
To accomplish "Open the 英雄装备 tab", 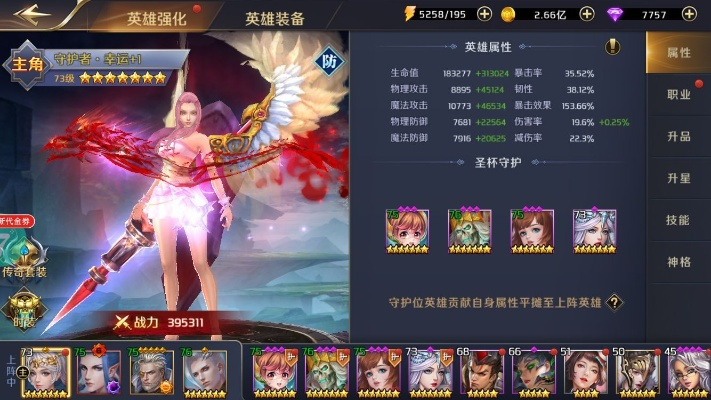I will coord(275,18).
